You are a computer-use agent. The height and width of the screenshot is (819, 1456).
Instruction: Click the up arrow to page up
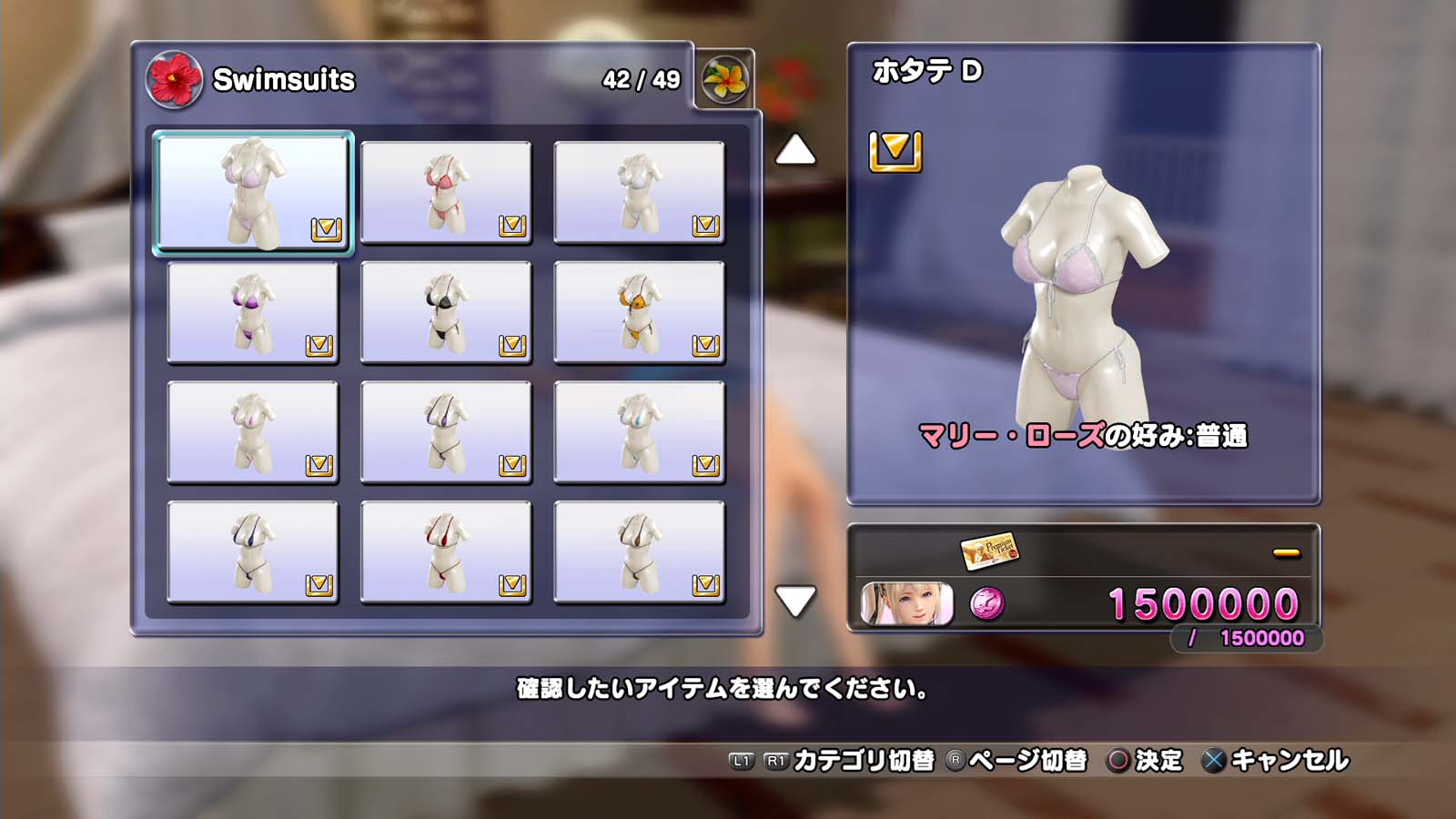795,150
